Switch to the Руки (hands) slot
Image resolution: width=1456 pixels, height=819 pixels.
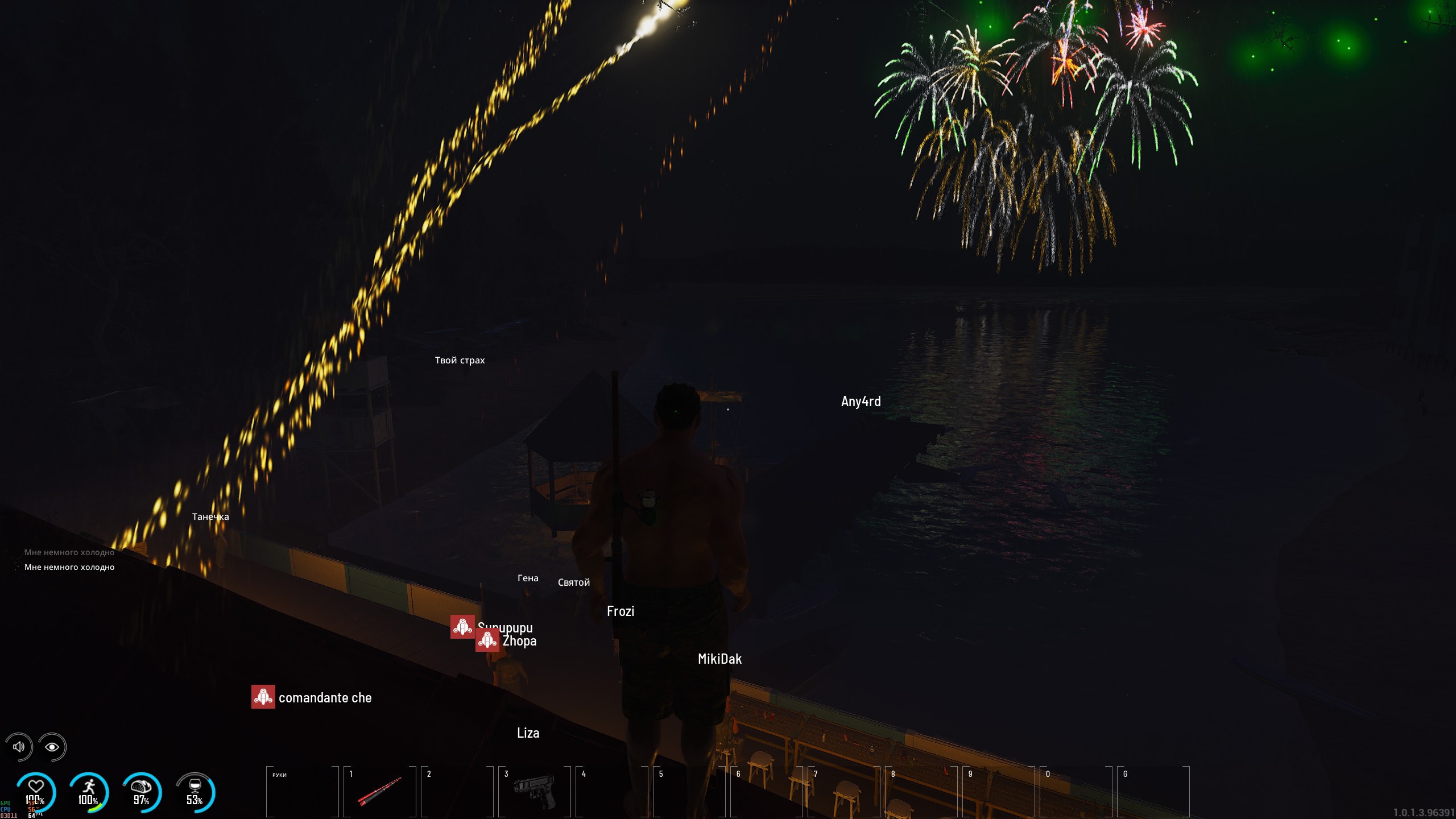click(x=303, y=791)
